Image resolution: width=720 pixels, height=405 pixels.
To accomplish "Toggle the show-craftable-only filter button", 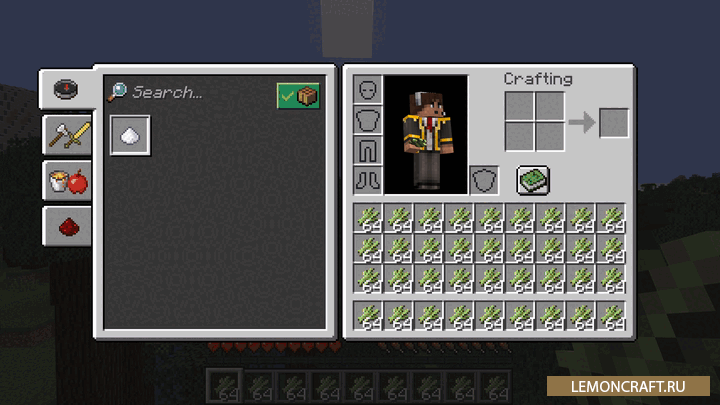I will click(298, 95).
